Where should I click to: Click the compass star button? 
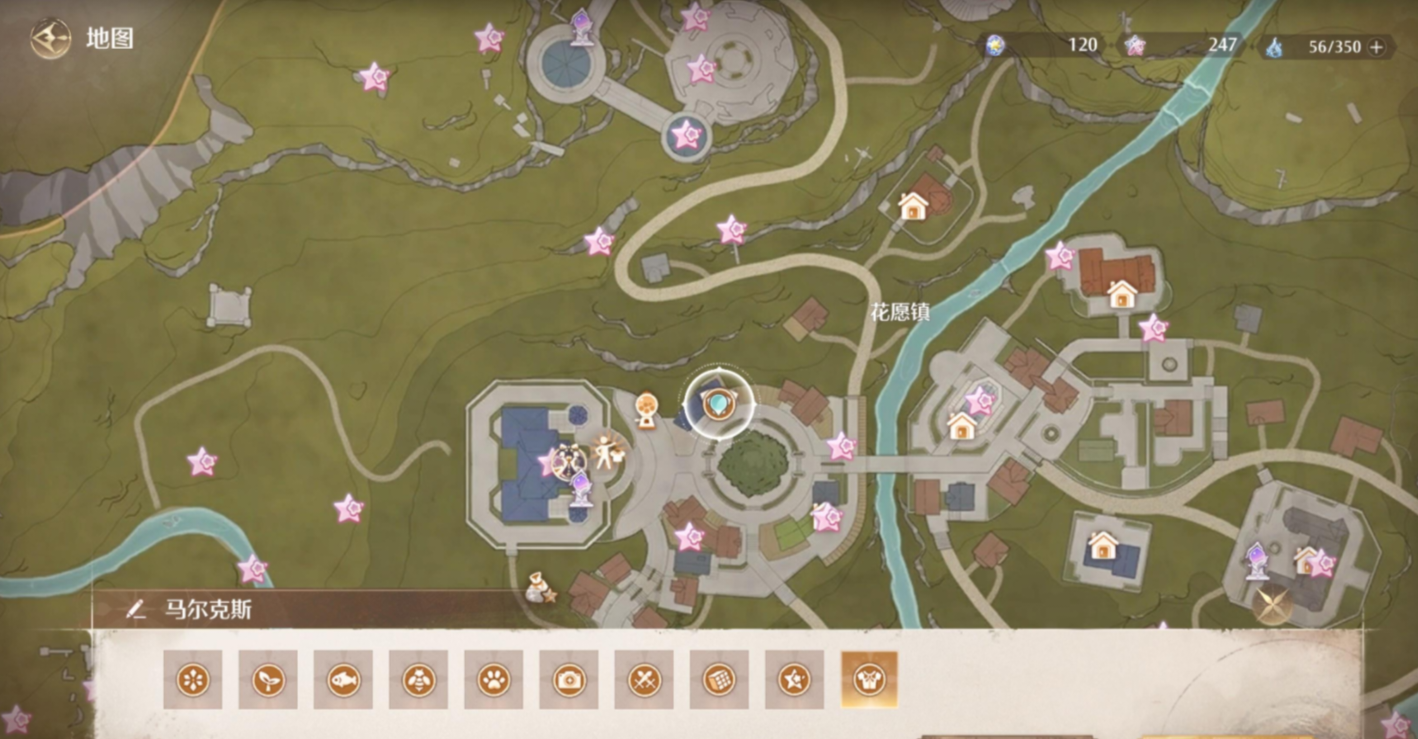pyautogui.click(x=1272, y=604)
